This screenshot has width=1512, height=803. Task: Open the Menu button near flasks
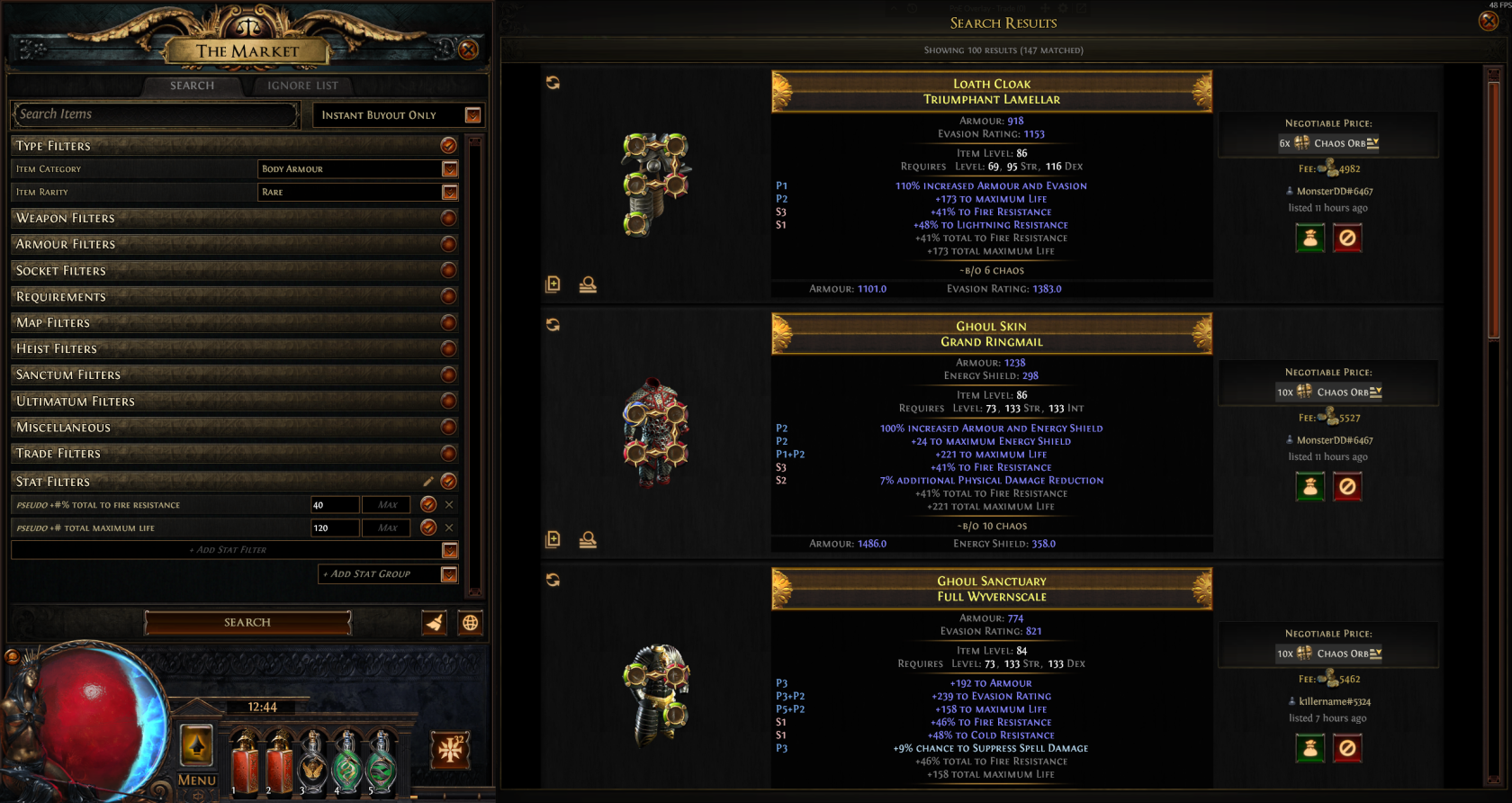197,780
